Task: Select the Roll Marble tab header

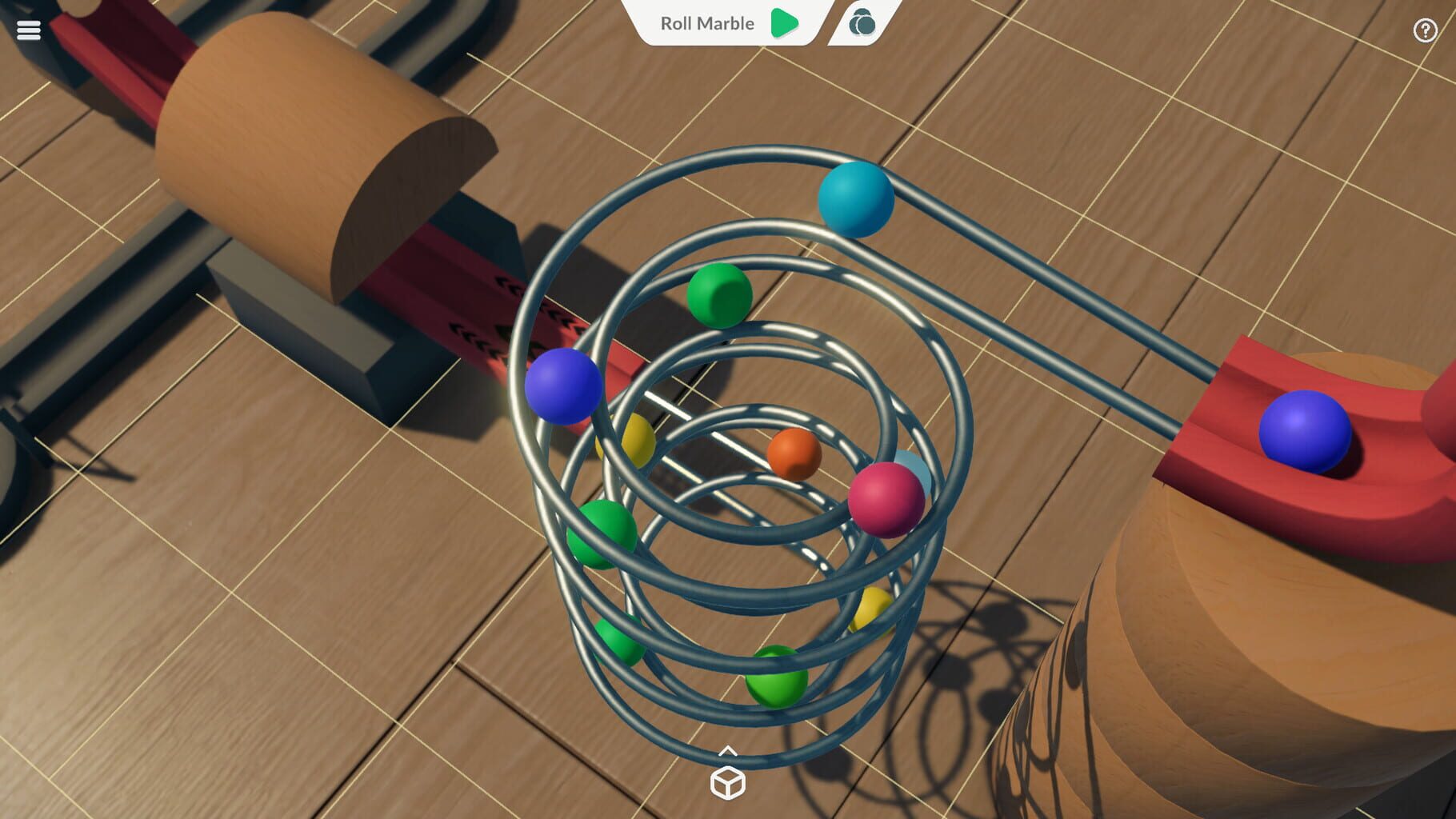Action: [x=706, y=24]
